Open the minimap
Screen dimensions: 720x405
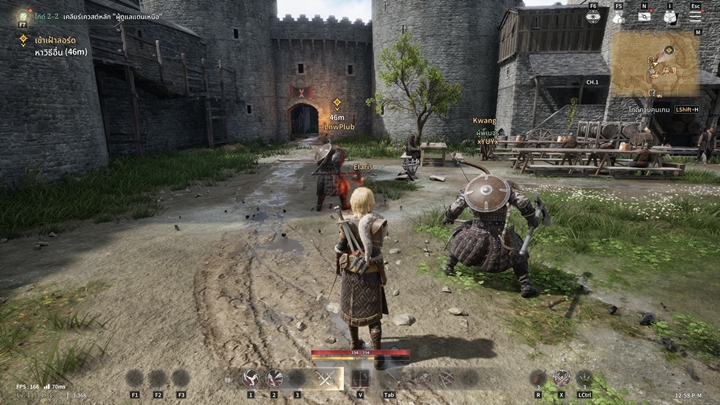(x=655, y=63)
